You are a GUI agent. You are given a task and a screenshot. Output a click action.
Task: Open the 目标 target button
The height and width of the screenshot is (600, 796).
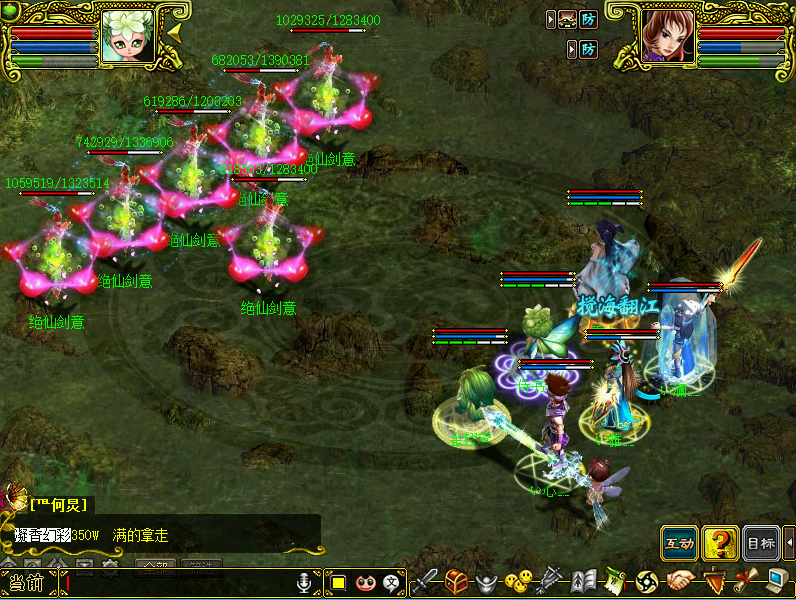pos(761,542)
